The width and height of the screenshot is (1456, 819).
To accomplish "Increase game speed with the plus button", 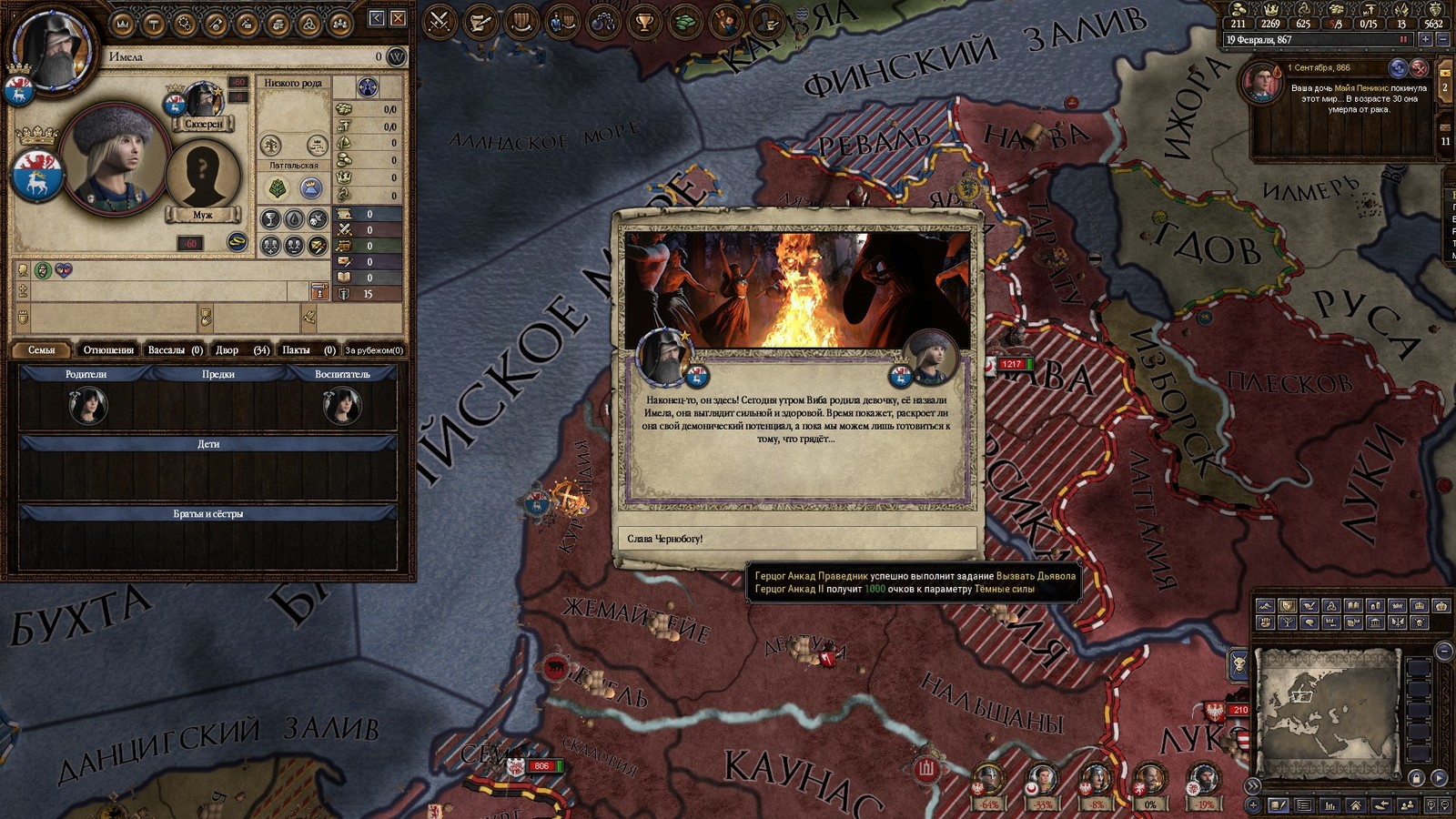I will point(1425,40).
